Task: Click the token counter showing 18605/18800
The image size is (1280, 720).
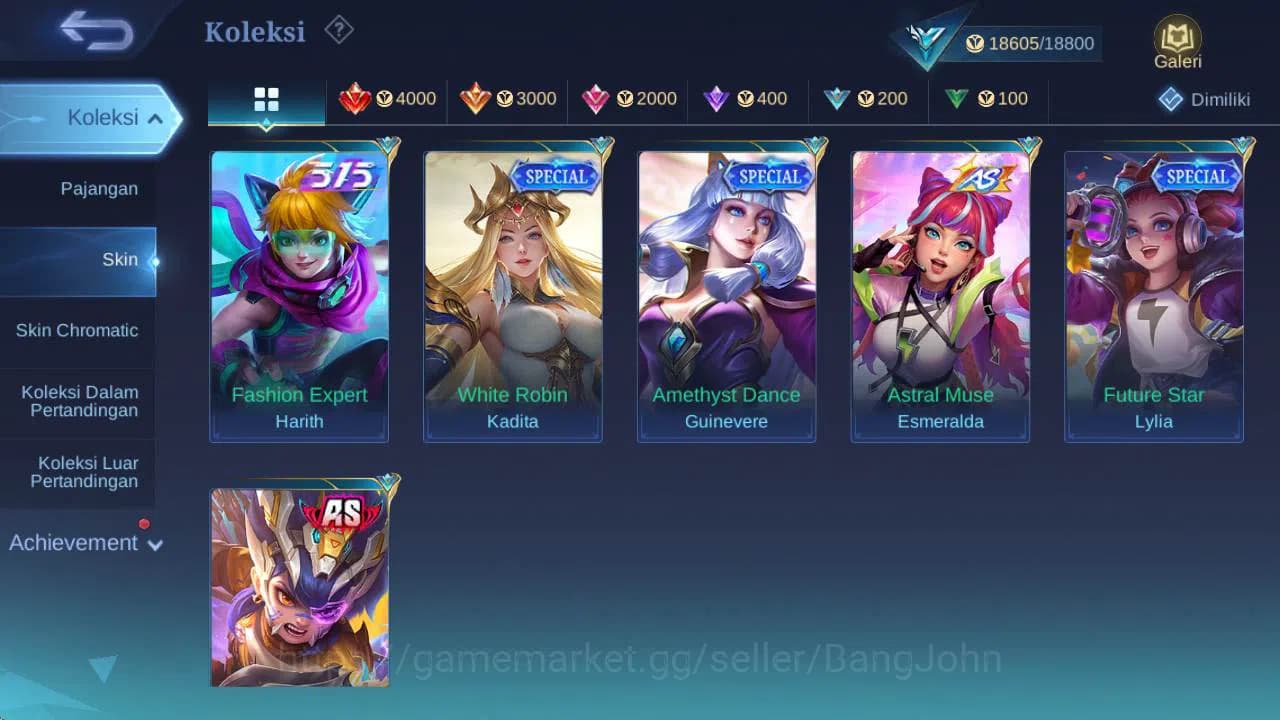Action: click(x=1030, y=43)
